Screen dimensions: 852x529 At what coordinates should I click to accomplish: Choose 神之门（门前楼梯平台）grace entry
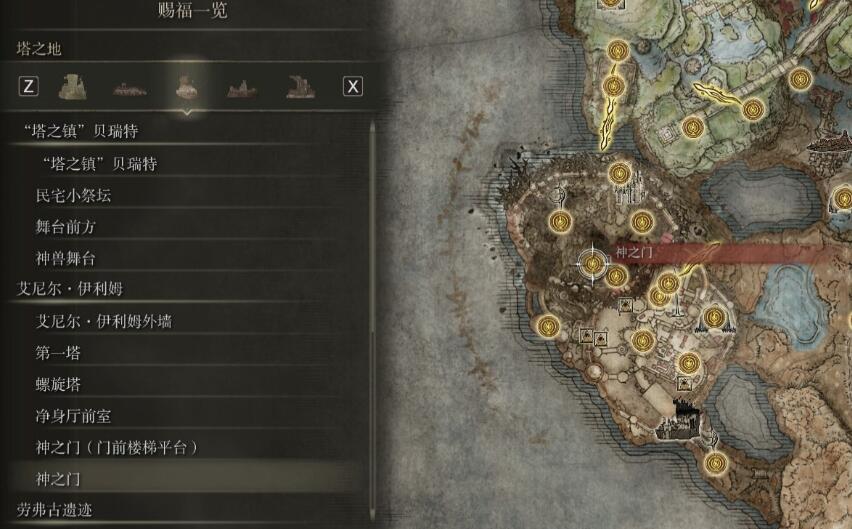coord(117,447)
